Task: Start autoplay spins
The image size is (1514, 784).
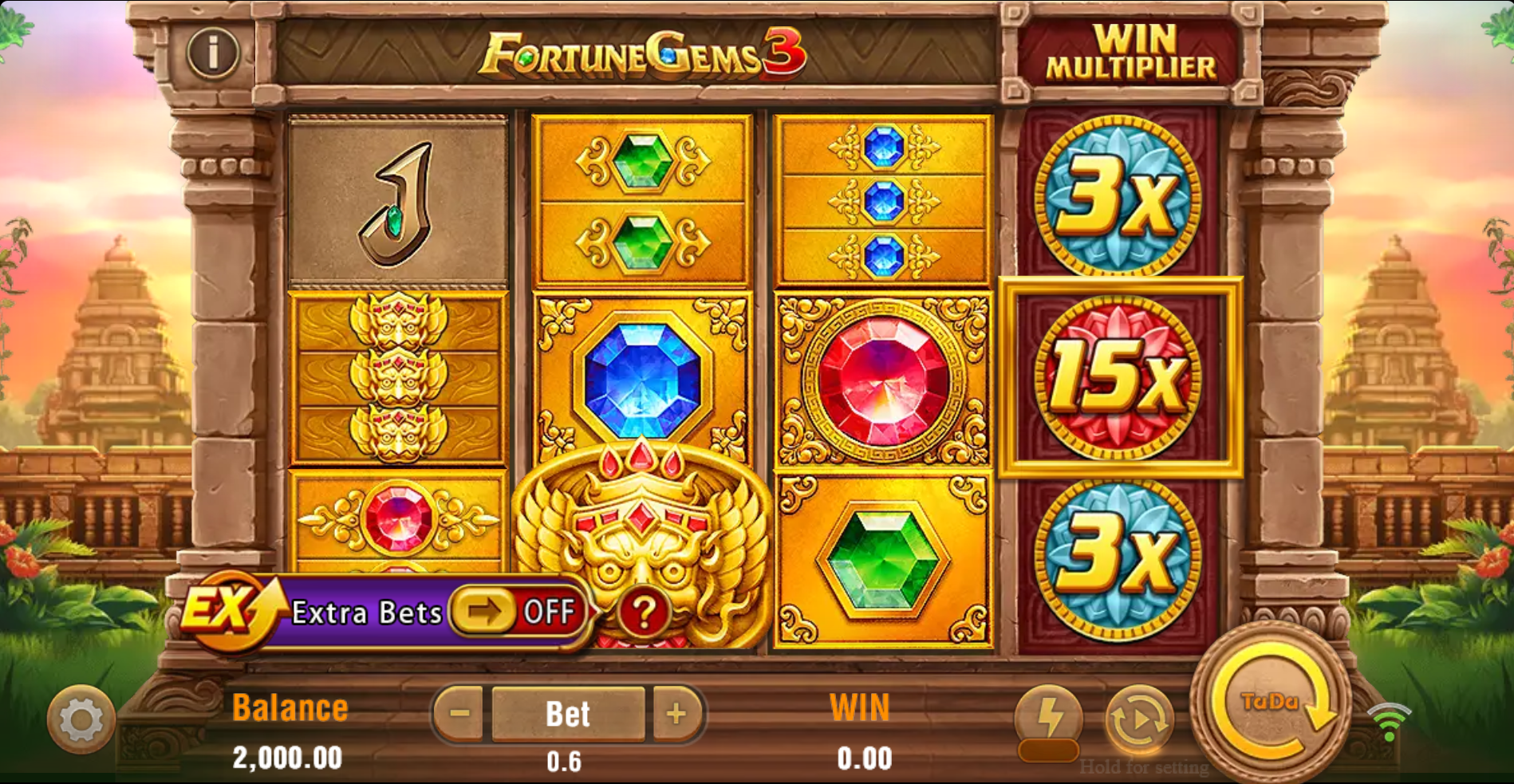Action: point(1139,719)
